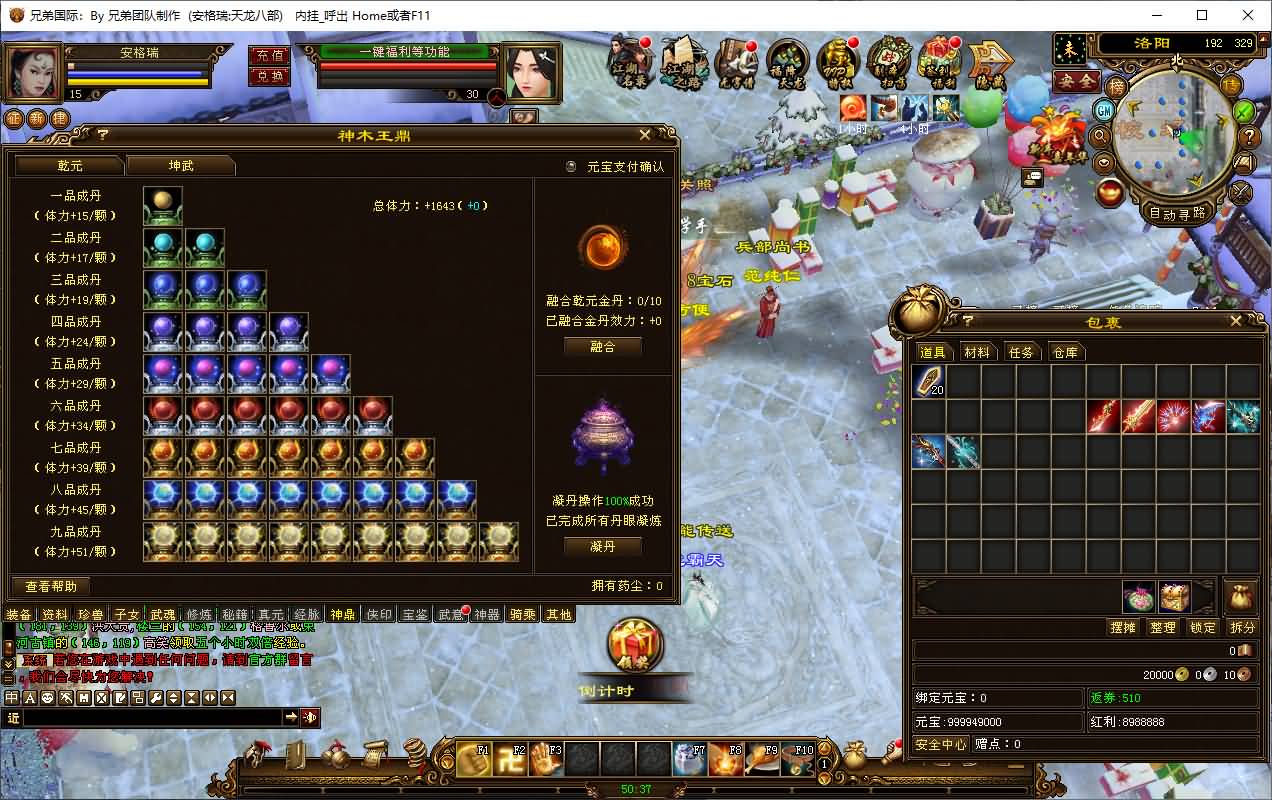
Task: Close the 神木王鼎 window
Action: pos(645,134)
